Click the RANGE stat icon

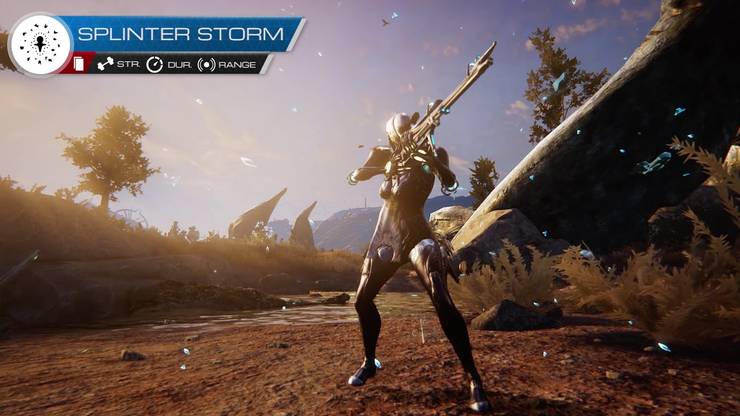tap(206, 64)
